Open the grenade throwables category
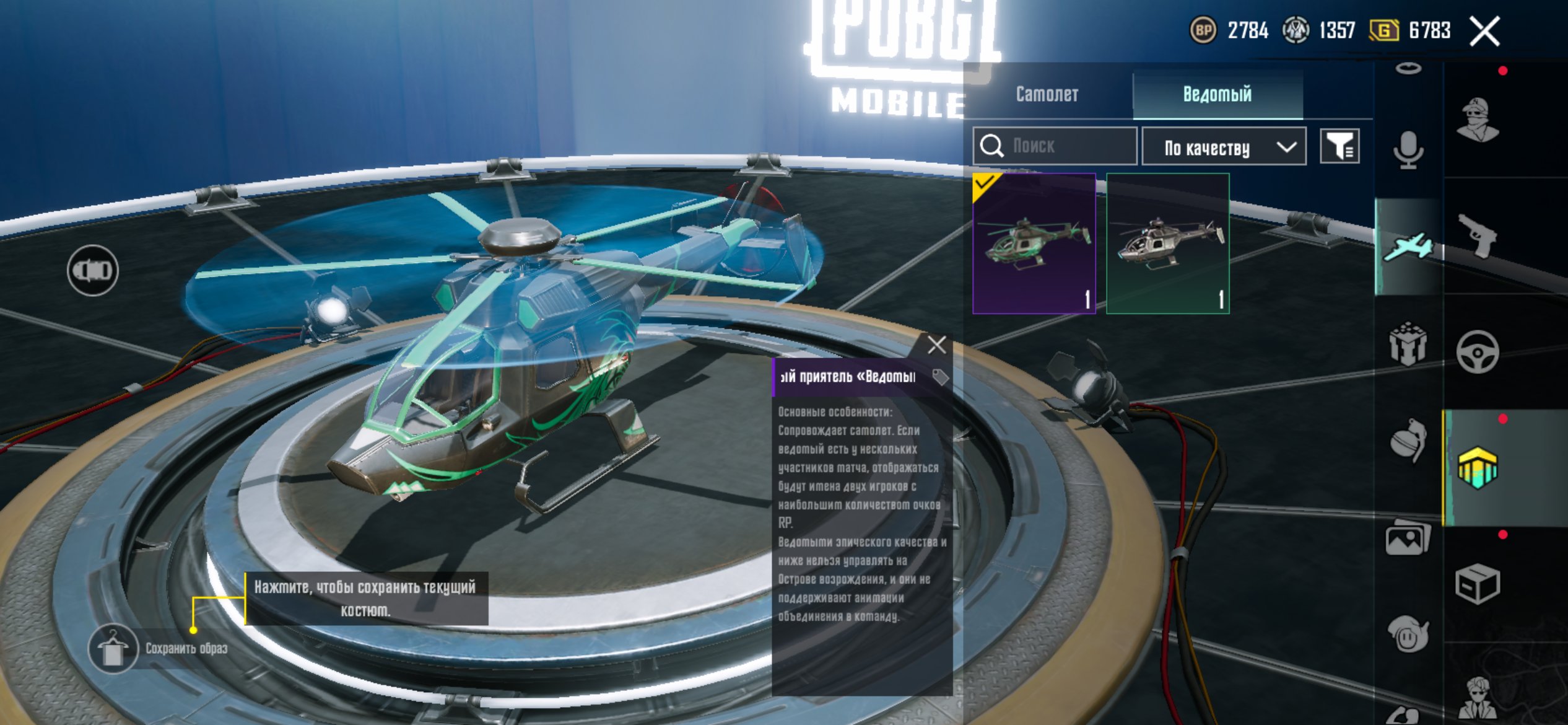This screenshot has height=725, width=1568. click(x=1408, y=441)
